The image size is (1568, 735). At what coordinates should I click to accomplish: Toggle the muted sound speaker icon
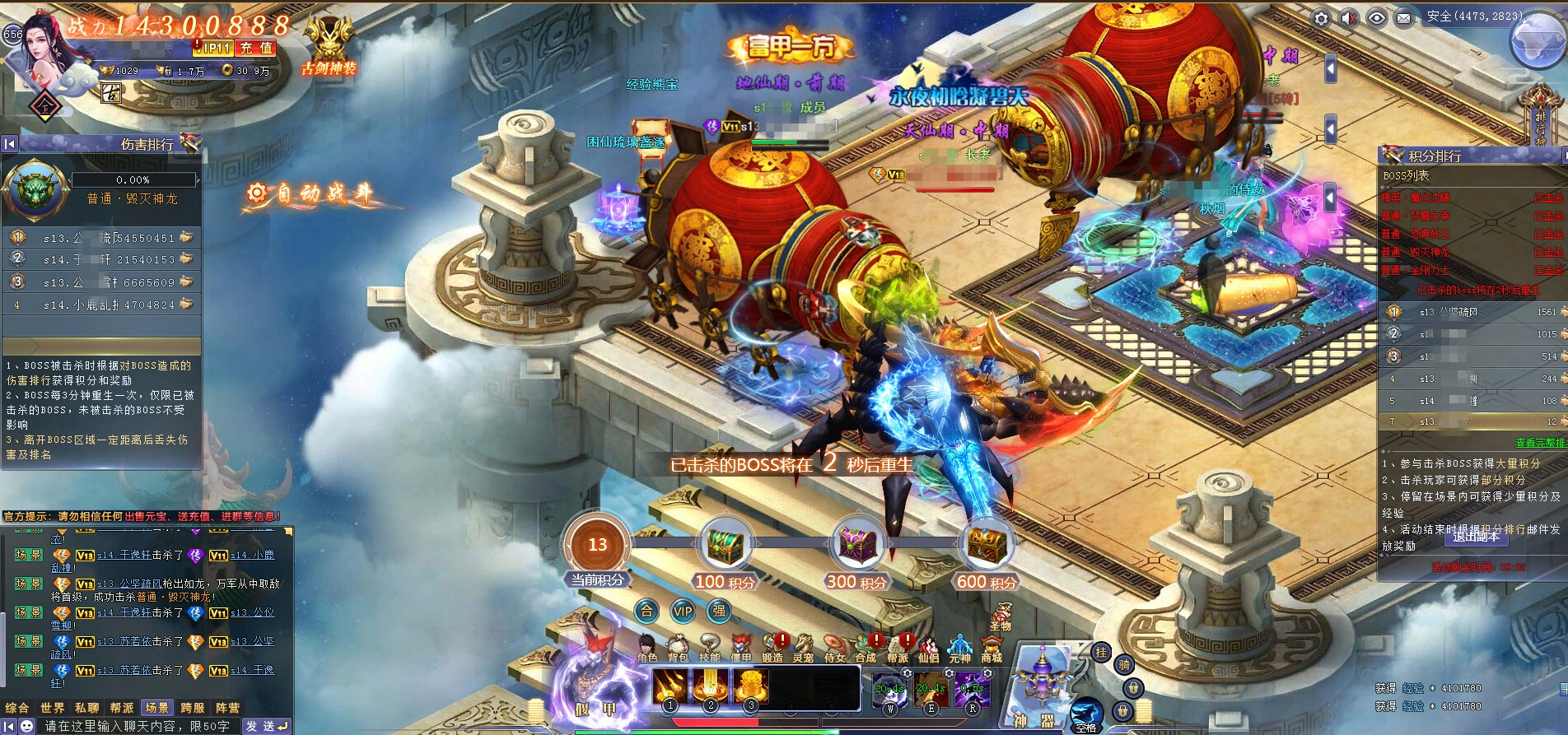[1349, 18]
